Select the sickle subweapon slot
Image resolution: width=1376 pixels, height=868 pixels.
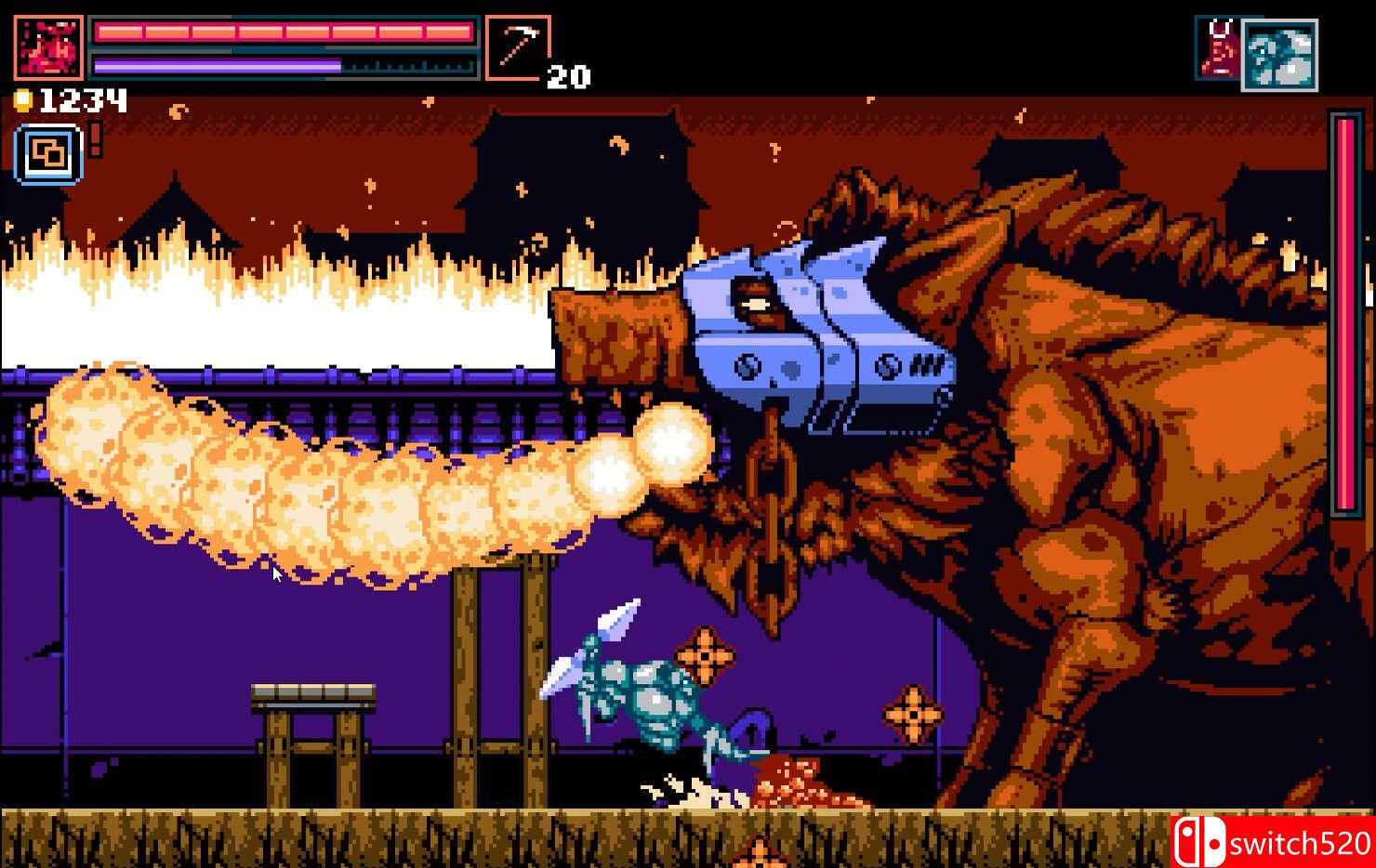517,47
